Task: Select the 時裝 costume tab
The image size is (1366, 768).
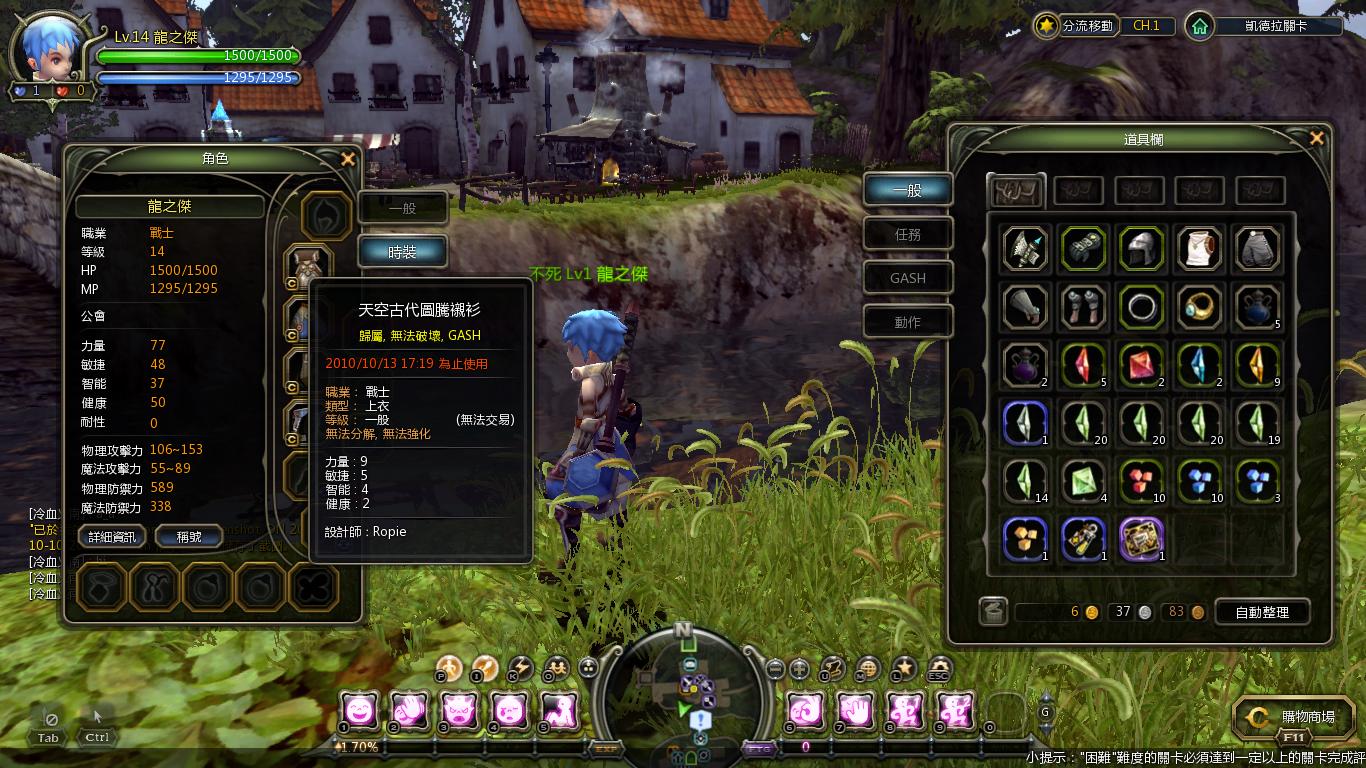Action: click(402, 252)
